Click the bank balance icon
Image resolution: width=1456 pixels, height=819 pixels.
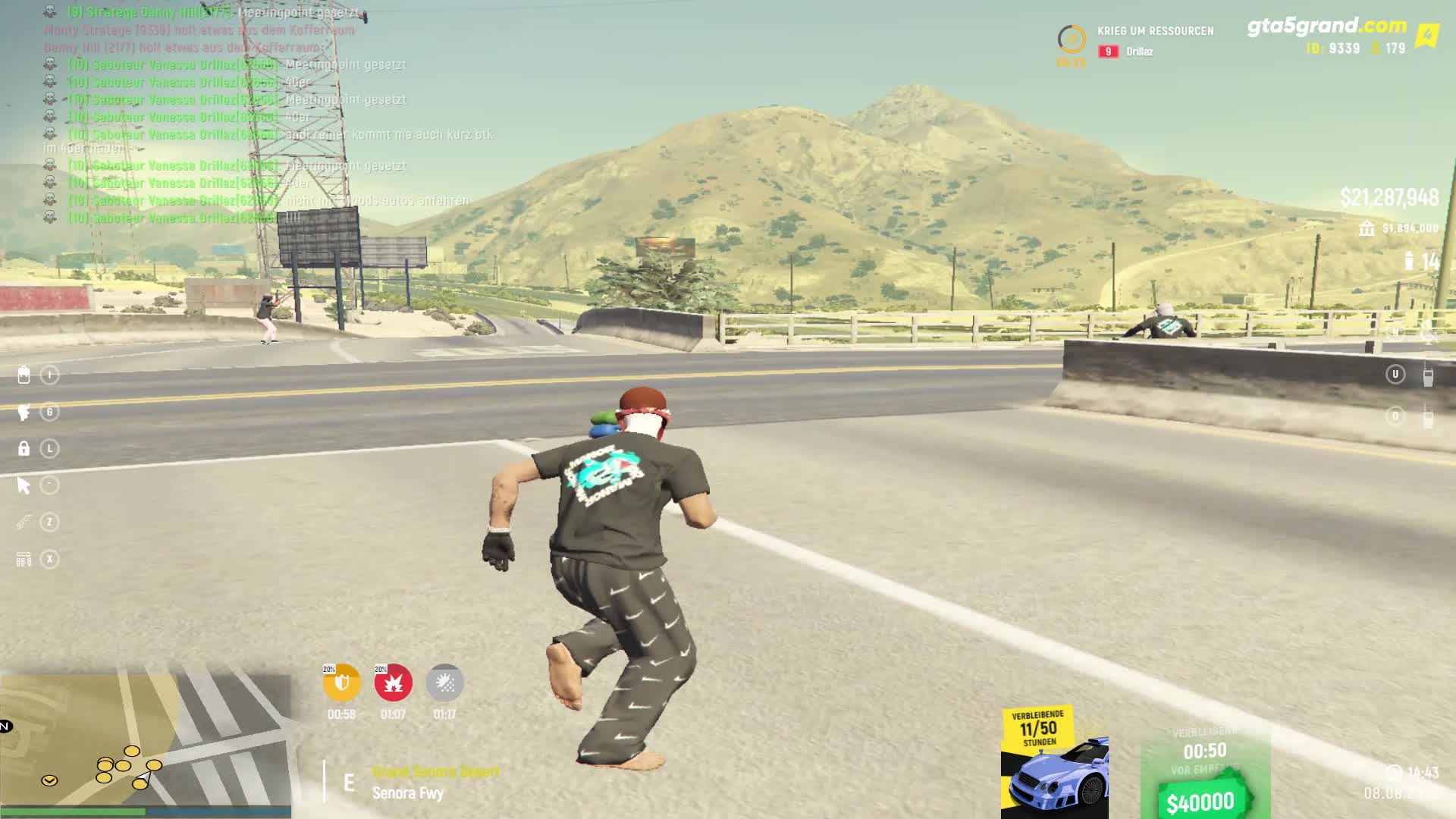coord(1367,228)
